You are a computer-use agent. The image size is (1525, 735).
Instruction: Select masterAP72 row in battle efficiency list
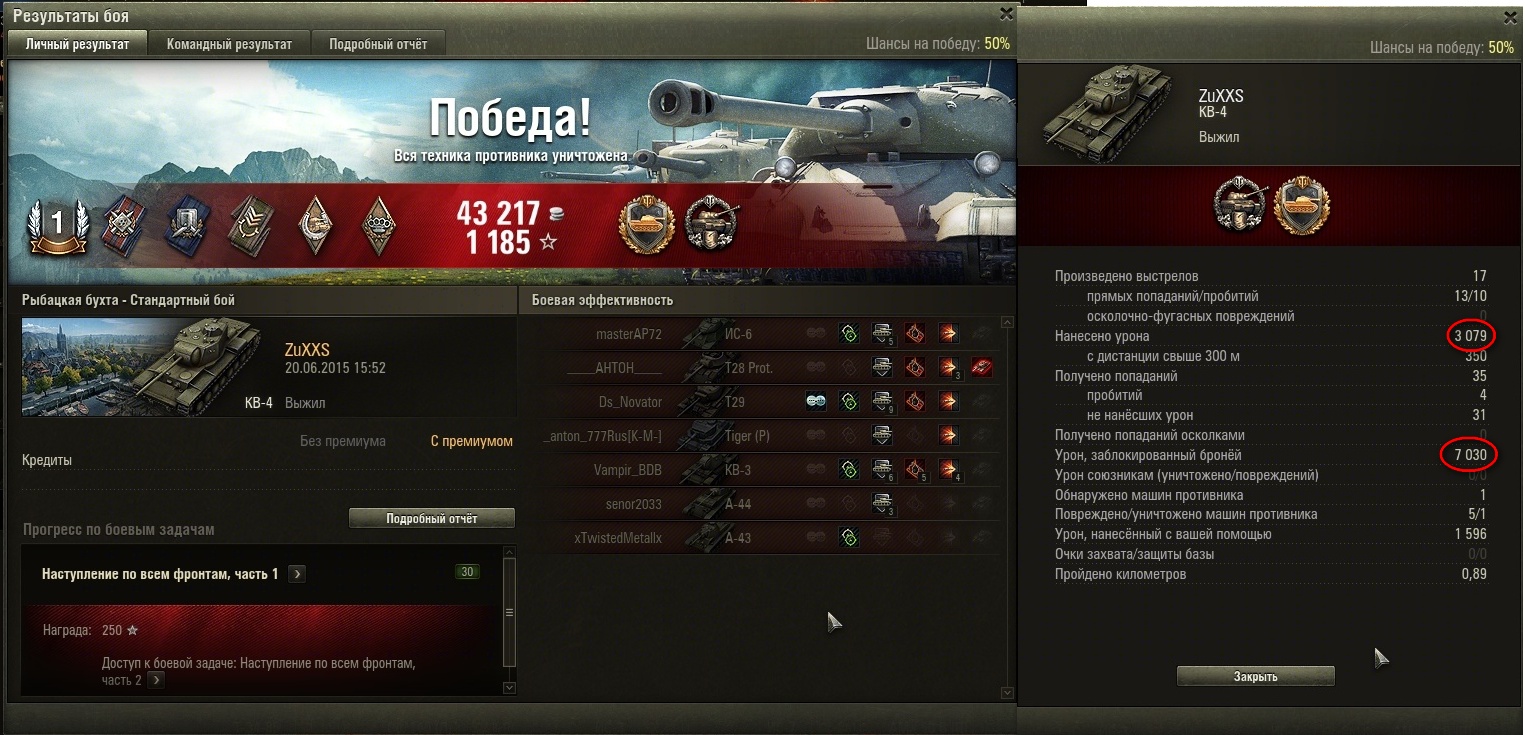point(760,334)
